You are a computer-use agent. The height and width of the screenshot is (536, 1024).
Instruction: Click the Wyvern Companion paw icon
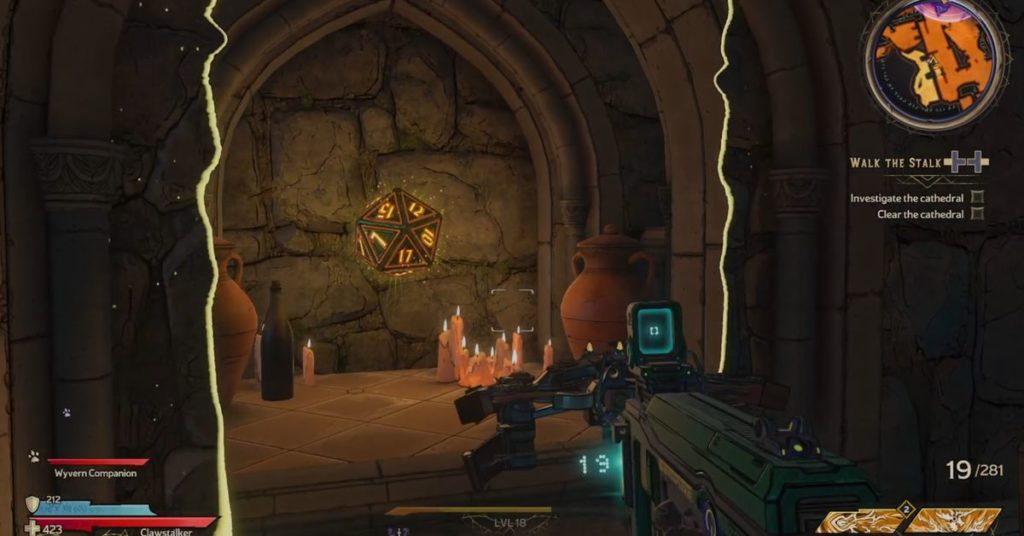tap(34, 456)
